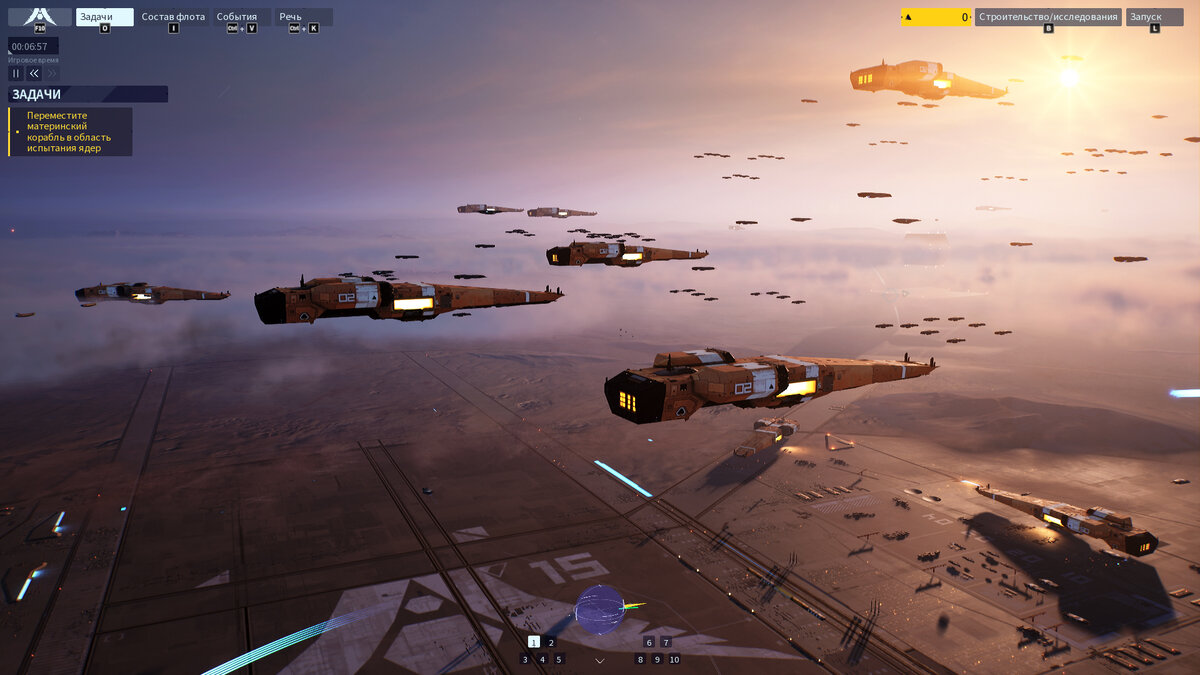This screenshot has width=1200, height=675.
Task: Open the main menu via the emblem button
Action: click(40, 17)
